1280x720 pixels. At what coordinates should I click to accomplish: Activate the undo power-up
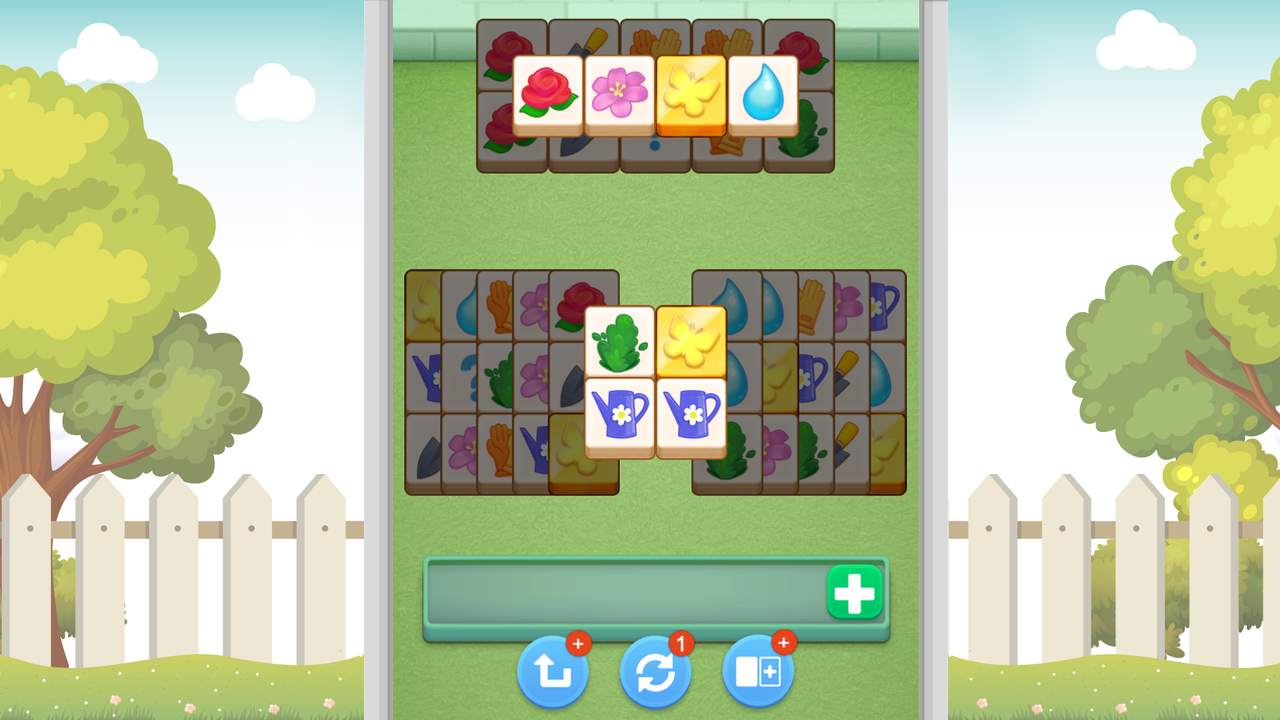pyautogui.click(x=553, y=673)
